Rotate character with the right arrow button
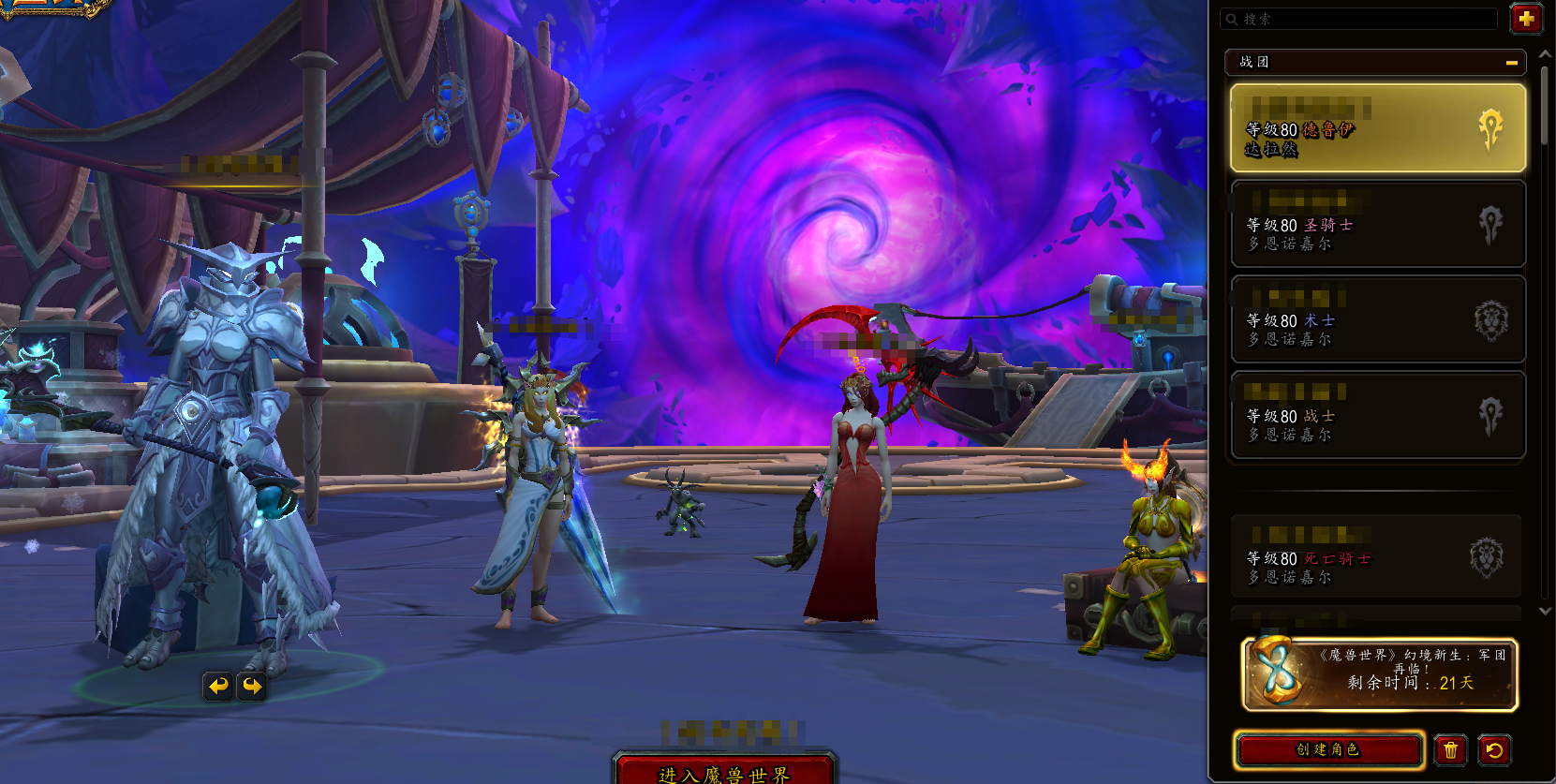The height and width of the screenshot is (784, 1556). click(x=252, y=687)
